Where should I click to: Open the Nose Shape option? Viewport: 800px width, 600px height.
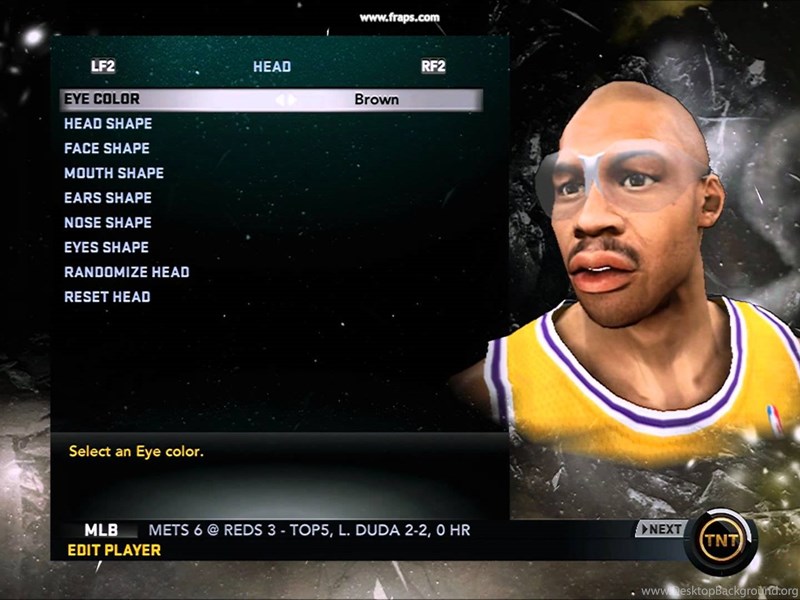point(108,223)
